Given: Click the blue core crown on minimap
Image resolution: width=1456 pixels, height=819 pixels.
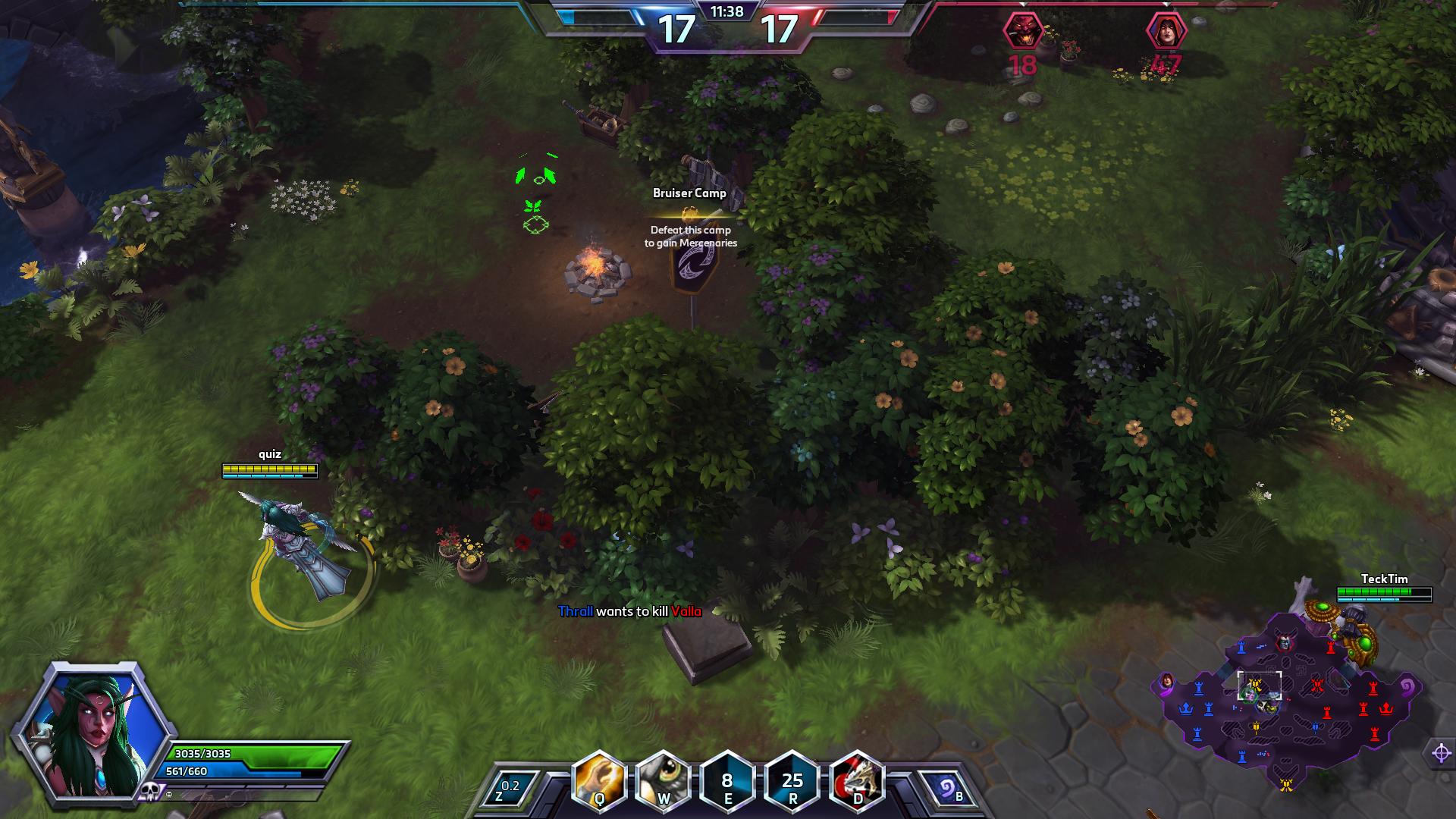Looking at the screenshot, I should [x=1185, y=709].
